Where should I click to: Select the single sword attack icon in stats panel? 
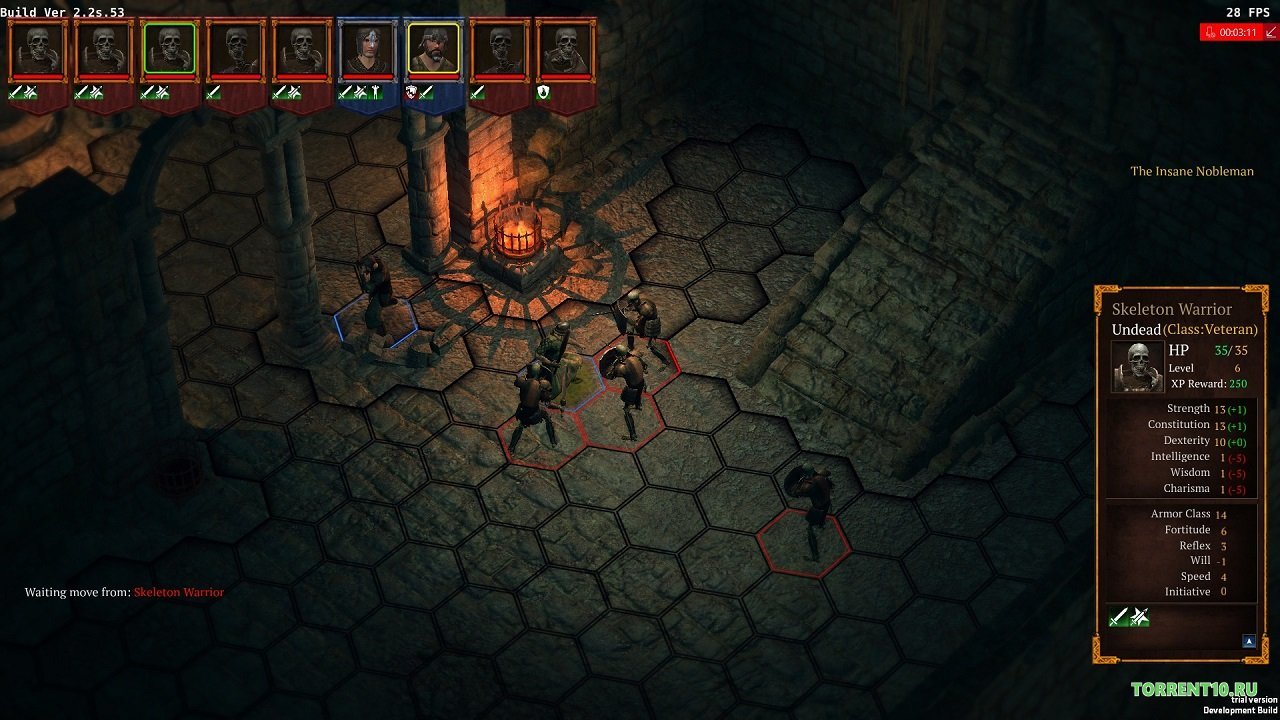(1119, 617)
